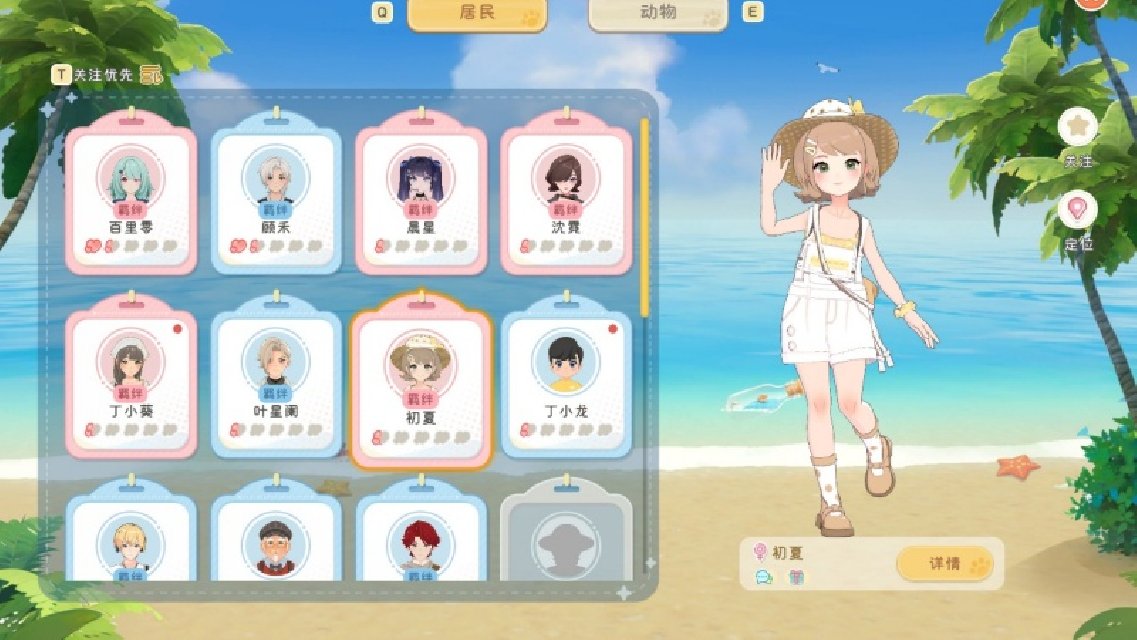Click the 关注 star follow button
The height and width of the screenshot is (640, 1137).
(1078, 128)
